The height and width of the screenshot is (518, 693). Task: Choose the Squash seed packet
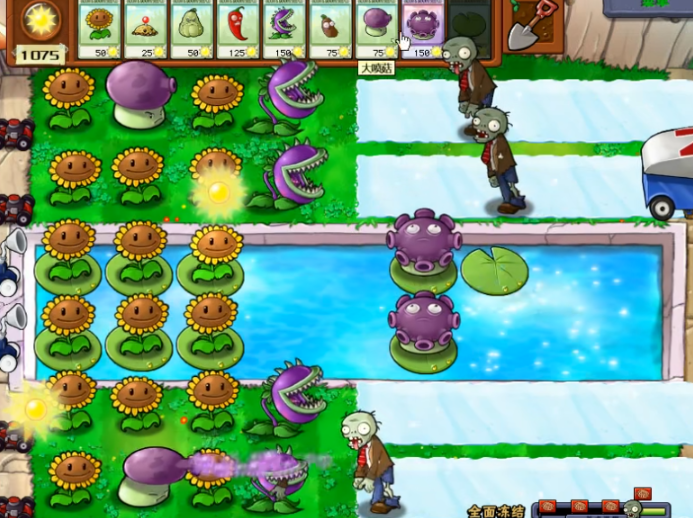point(192,28)
